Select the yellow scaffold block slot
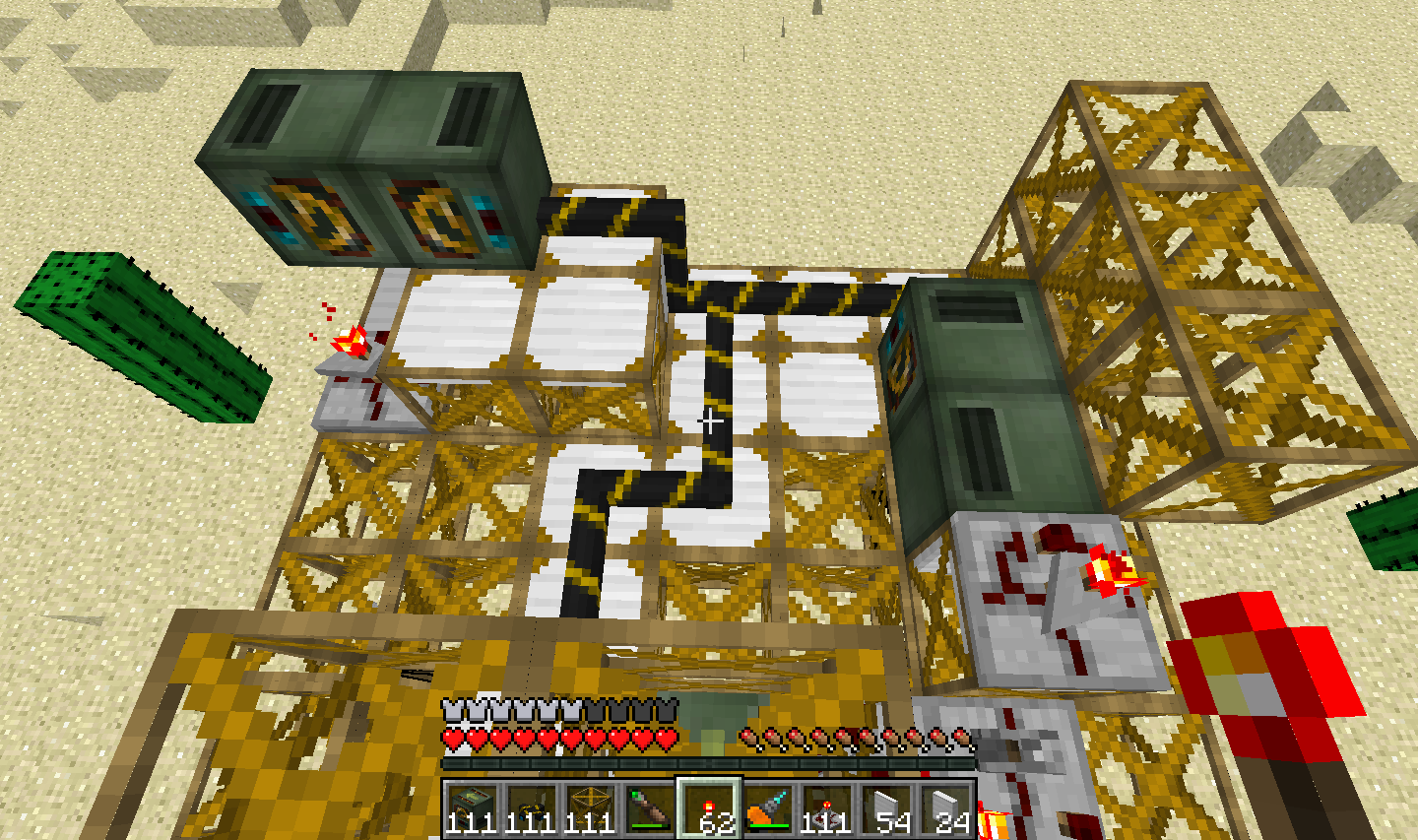The height and width of the screenshot is (840, 1418). pyautogui.click(x=589, y=809)
